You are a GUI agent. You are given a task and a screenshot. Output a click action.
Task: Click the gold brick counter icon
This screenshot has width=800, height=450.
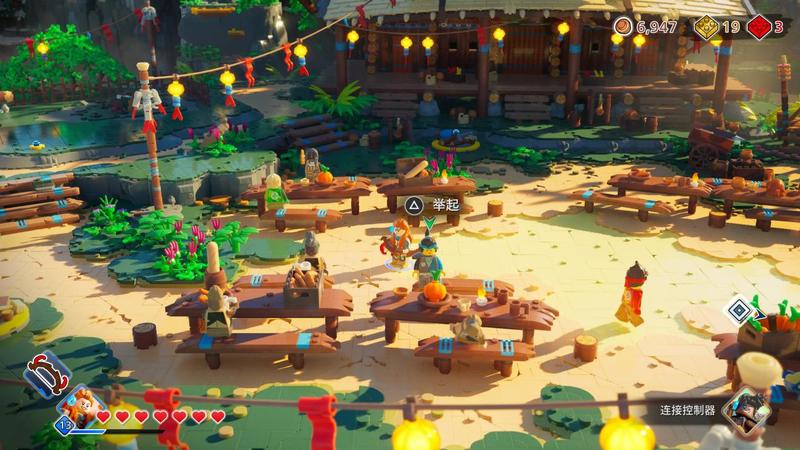(707, 27)
